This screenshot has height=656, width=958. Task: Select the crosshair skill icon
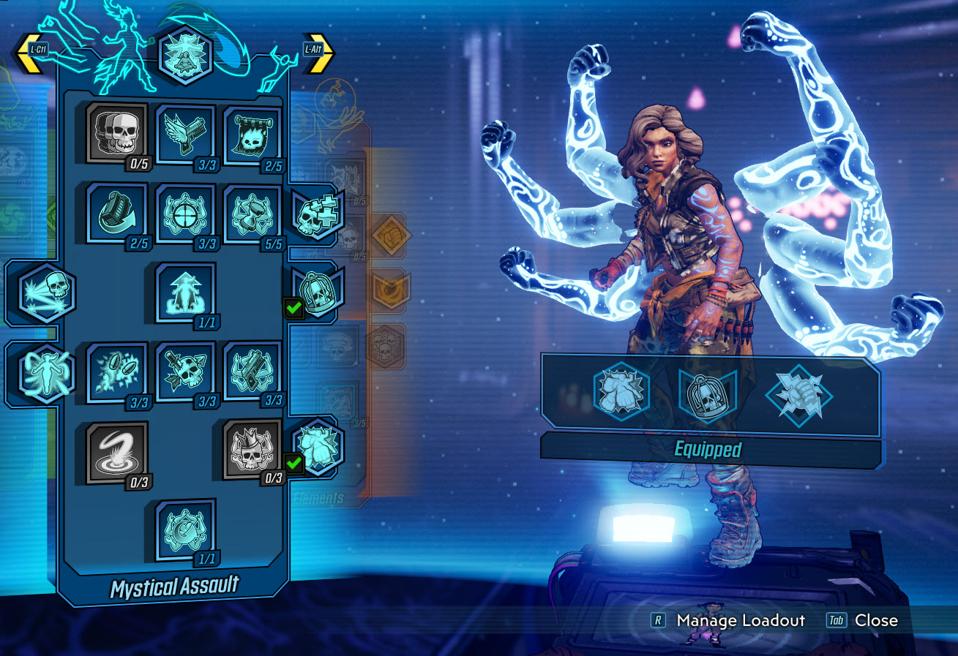click(185, 212)
